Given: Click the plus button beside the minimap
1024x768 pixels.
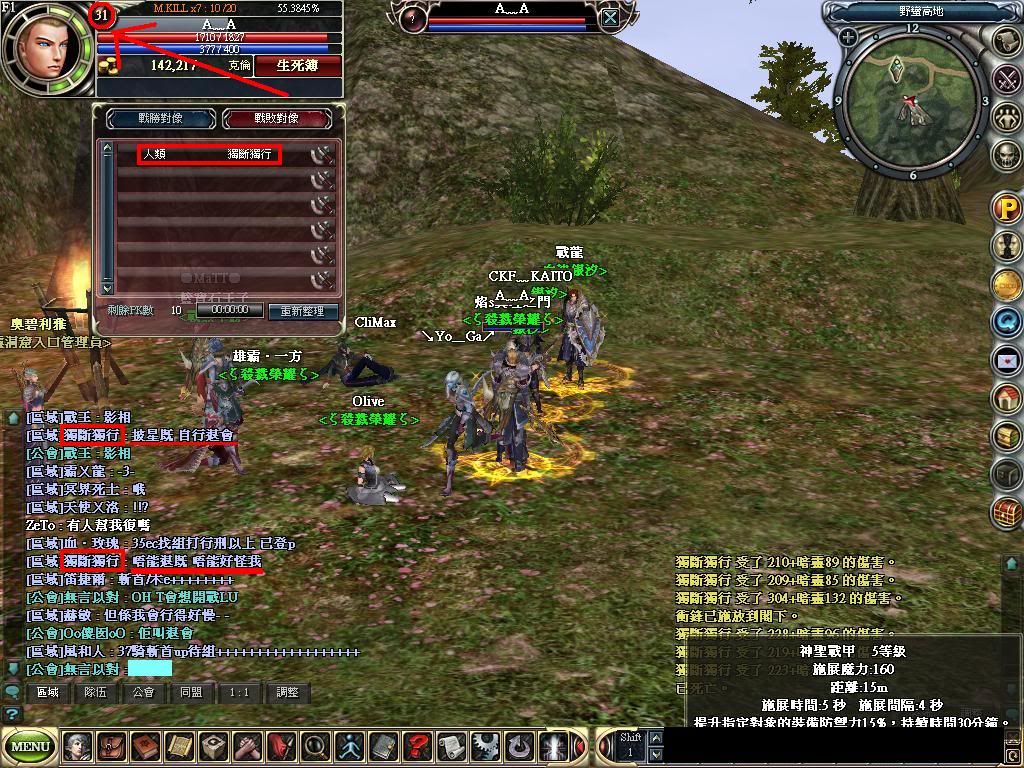Looking at the screenshot, I should point(849,38).
